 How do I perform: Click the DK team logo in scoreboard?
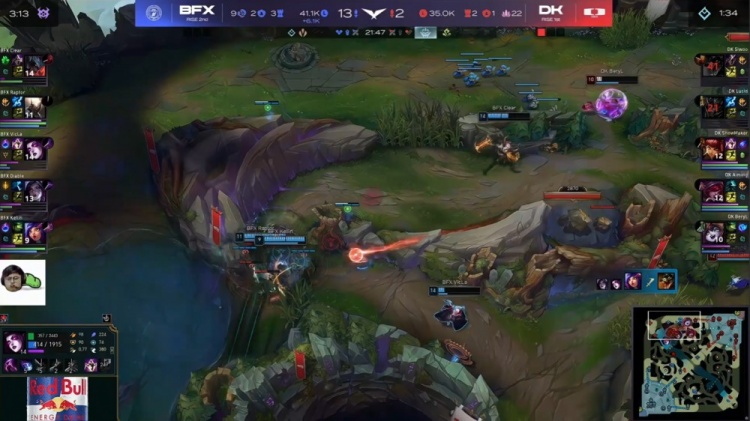[x=596, y=13]
